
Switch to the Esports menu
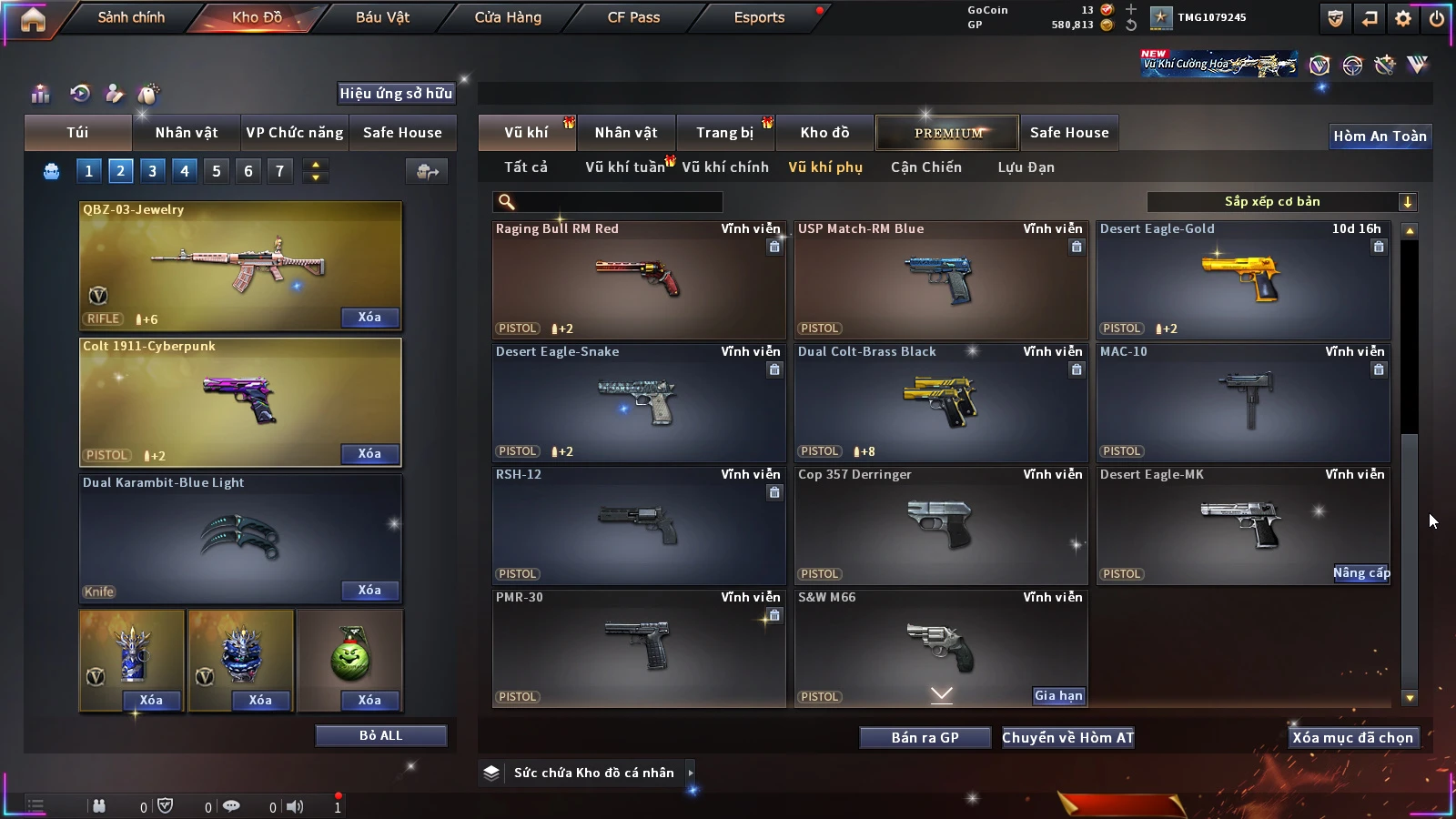[759, 17]
